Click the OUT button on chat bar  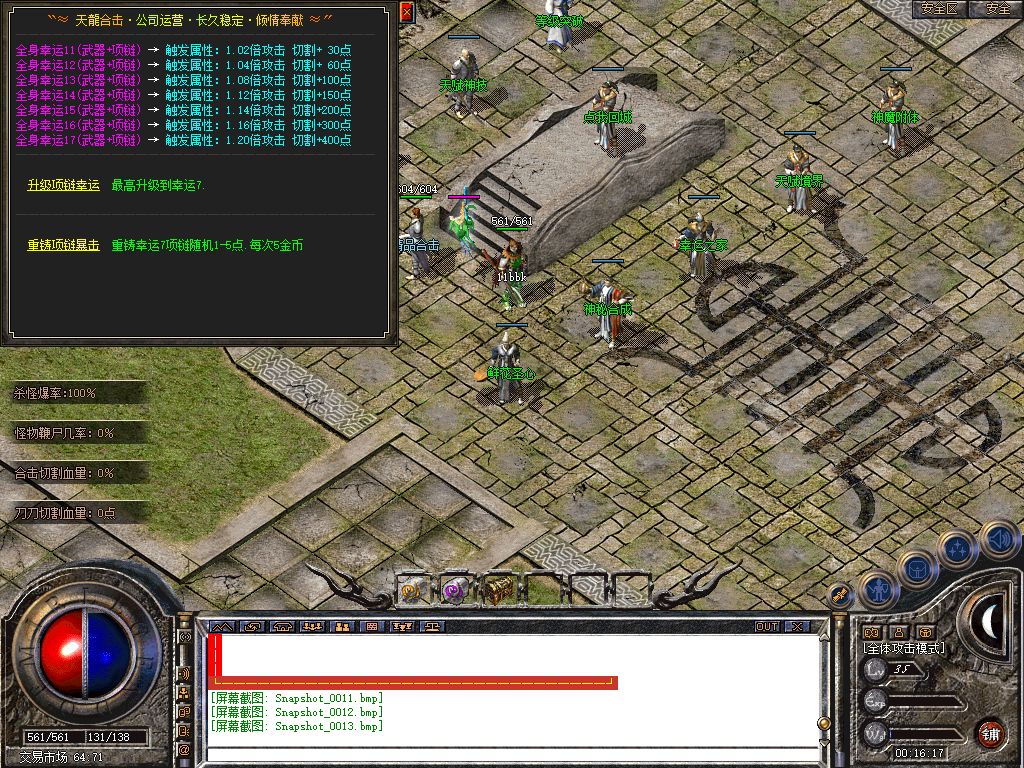pos(767,627)
